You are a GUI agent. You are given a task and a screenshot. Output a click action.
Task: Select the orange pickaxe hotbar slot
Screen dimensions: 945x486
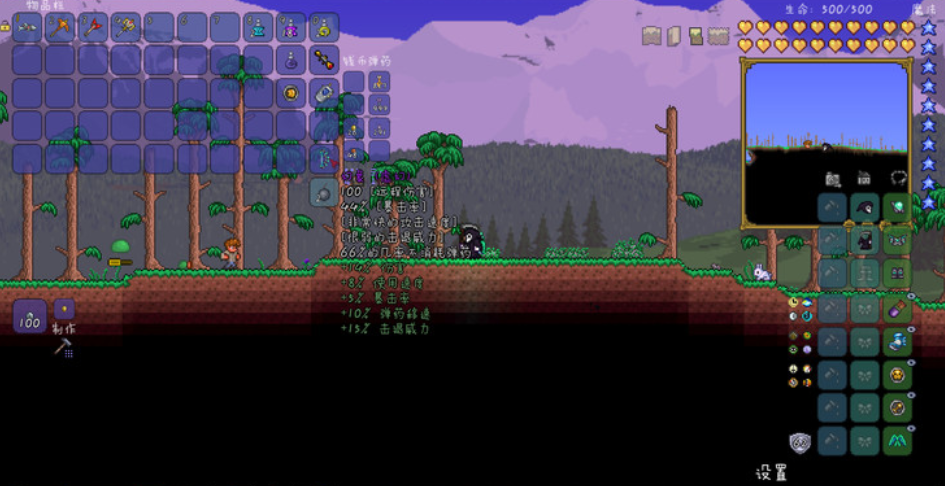coord(60,27)
